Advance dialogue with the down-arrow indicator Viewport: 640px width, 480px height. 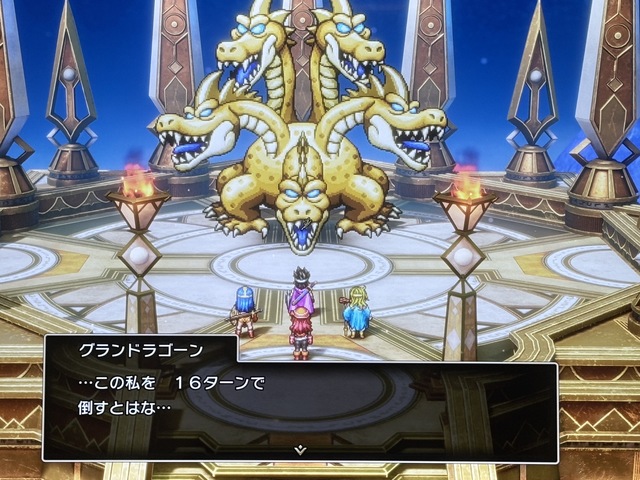299,450
